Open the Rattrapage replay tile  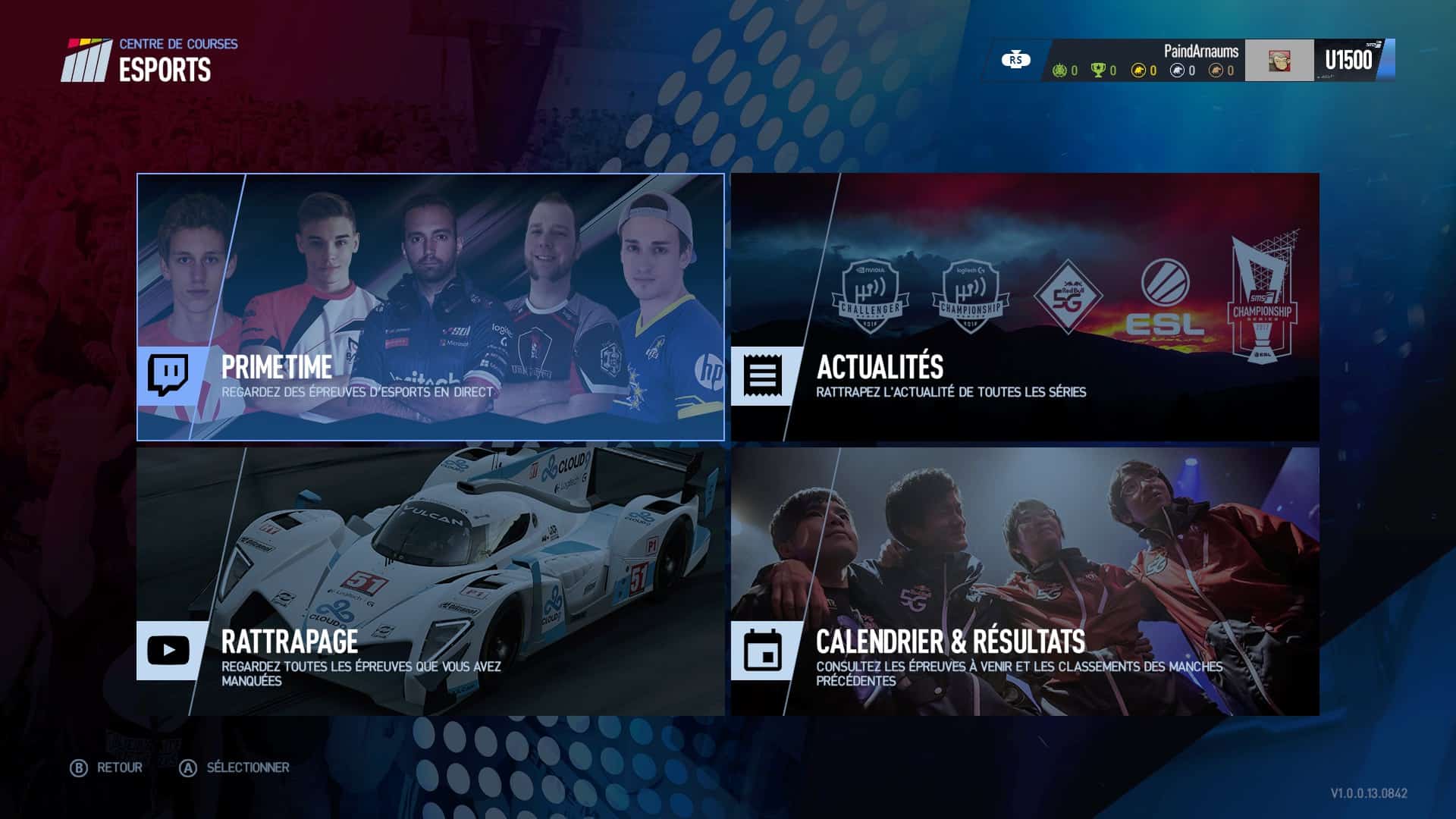pyautogui.click(x=430, y=582)
